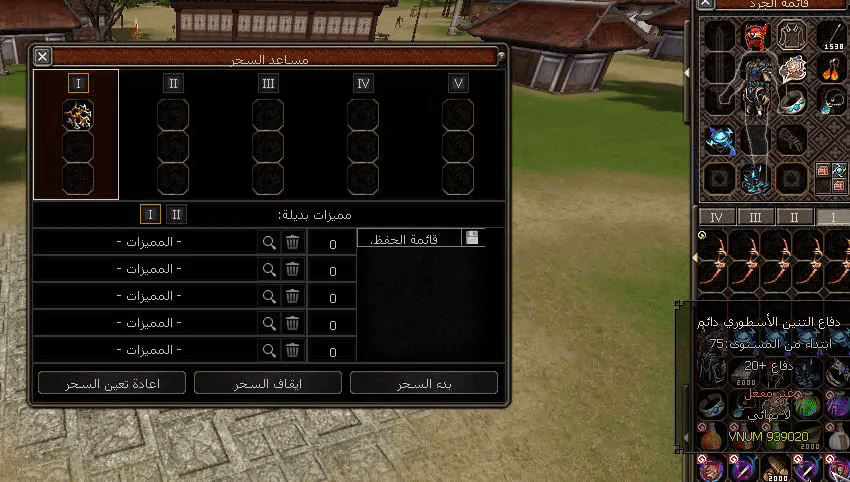This screenshot has height=482, width=850.
Task: Click the بدء السحر start button
Action: pos(424,383)
